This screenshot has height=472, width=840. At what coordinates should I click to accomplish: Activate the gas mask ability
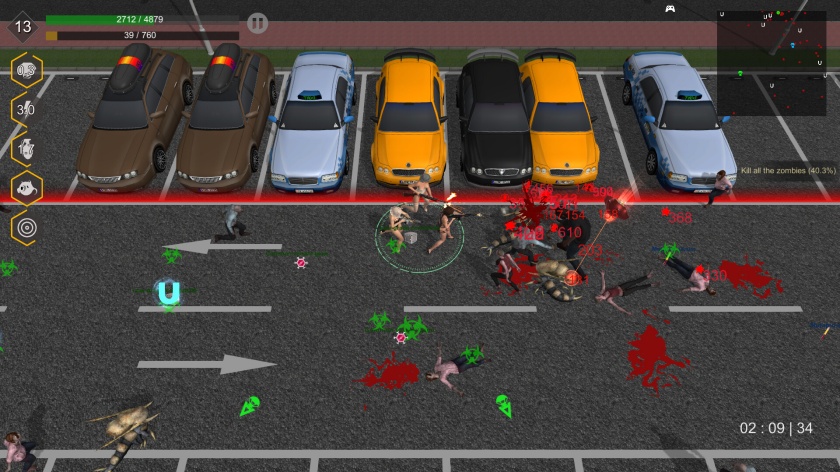[26, 188]
